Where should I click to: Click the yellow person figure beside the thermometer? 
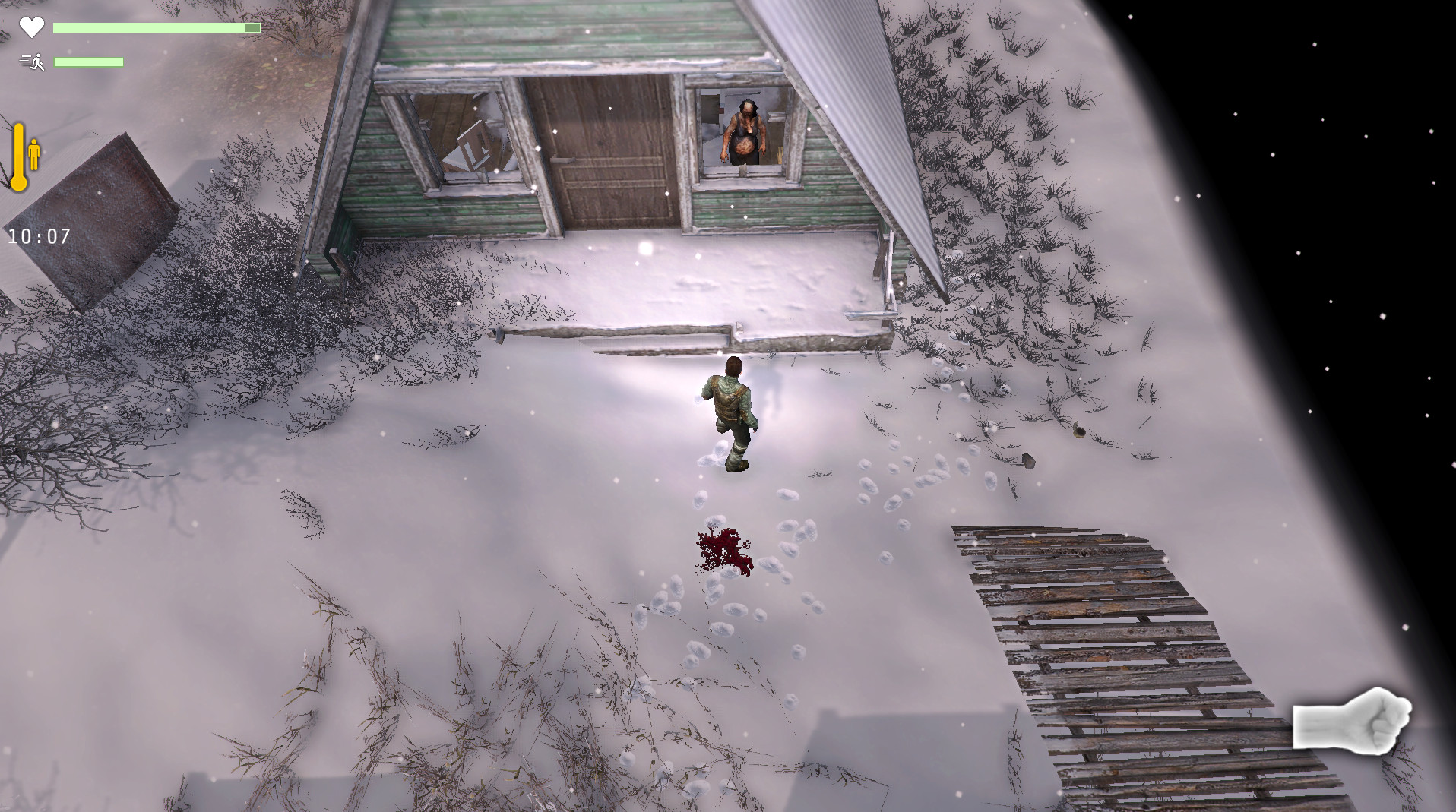pos(35,152)
